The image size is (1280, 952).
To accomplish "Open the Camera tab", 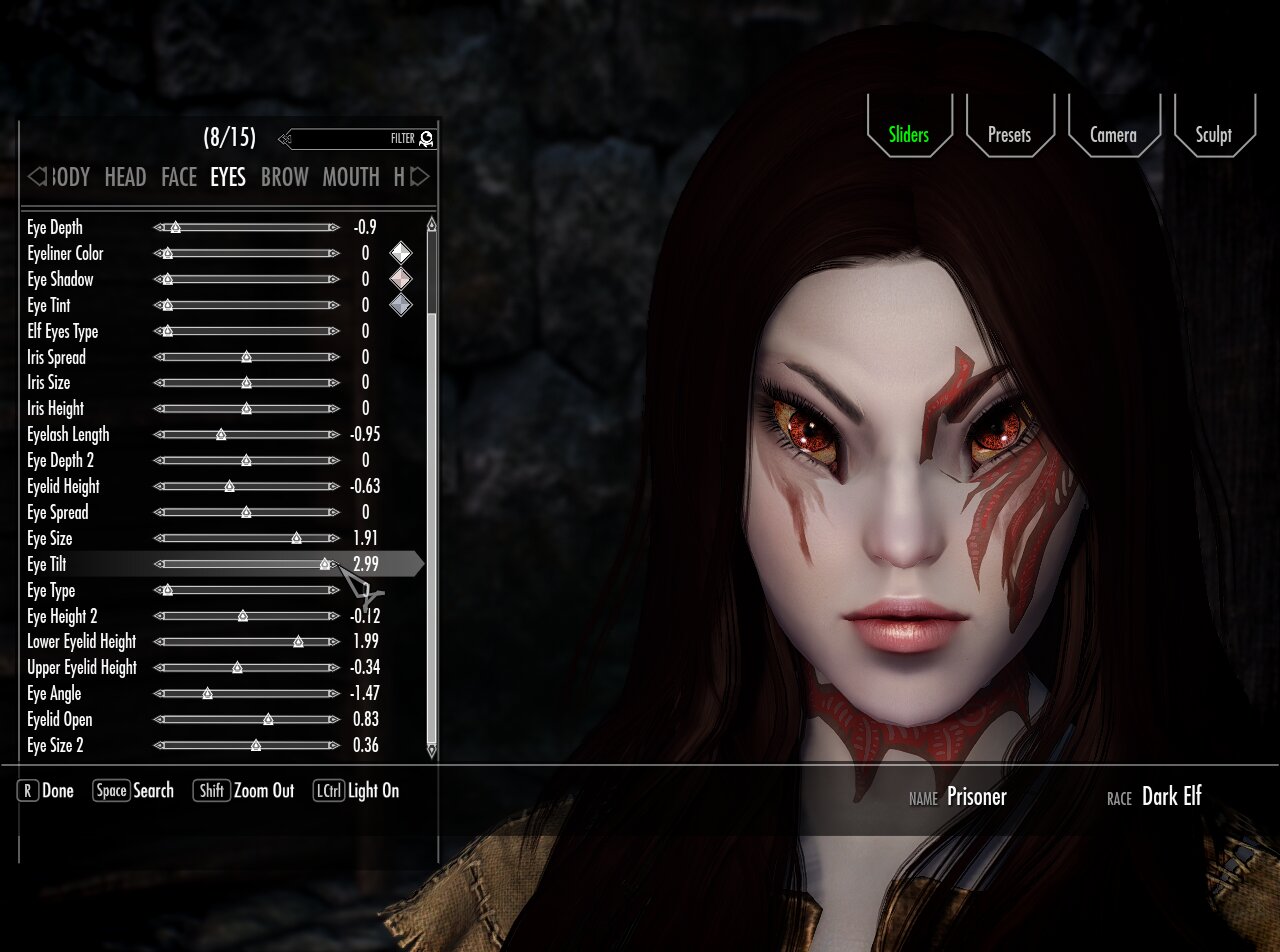I will [x=1113, y=135].
